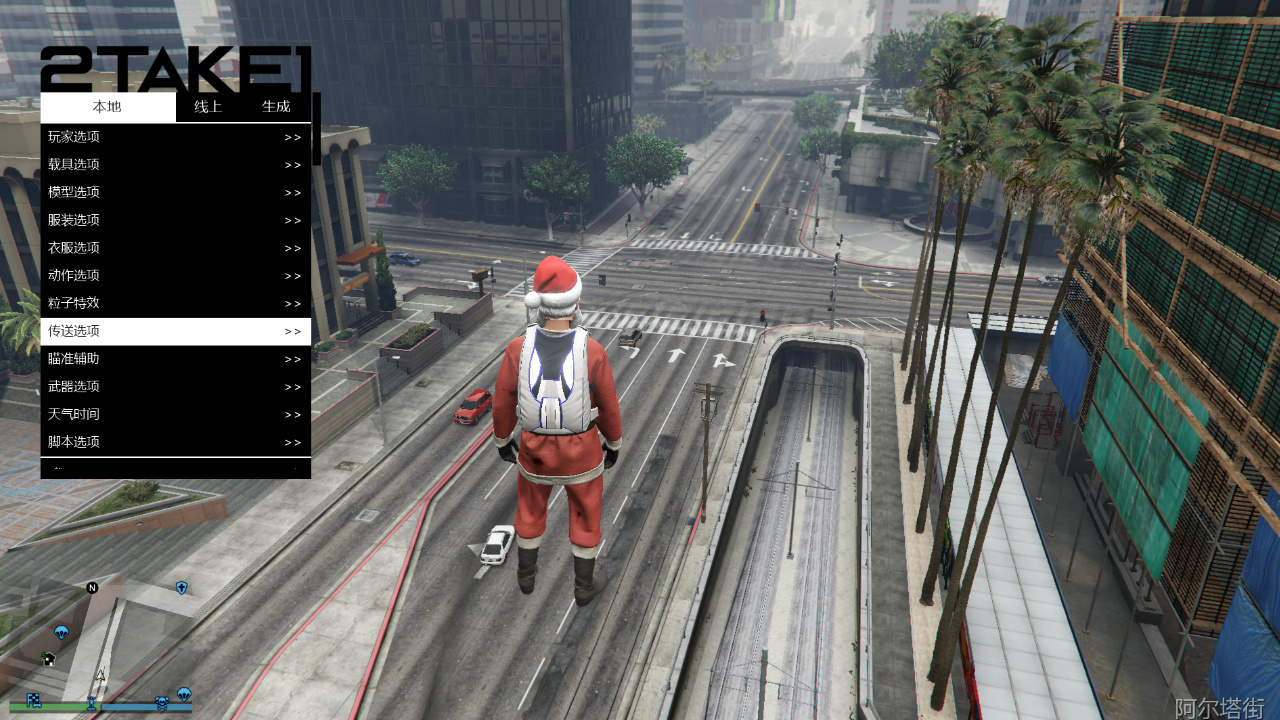Open the 服装选项 submenu

[x=175, y=220]
